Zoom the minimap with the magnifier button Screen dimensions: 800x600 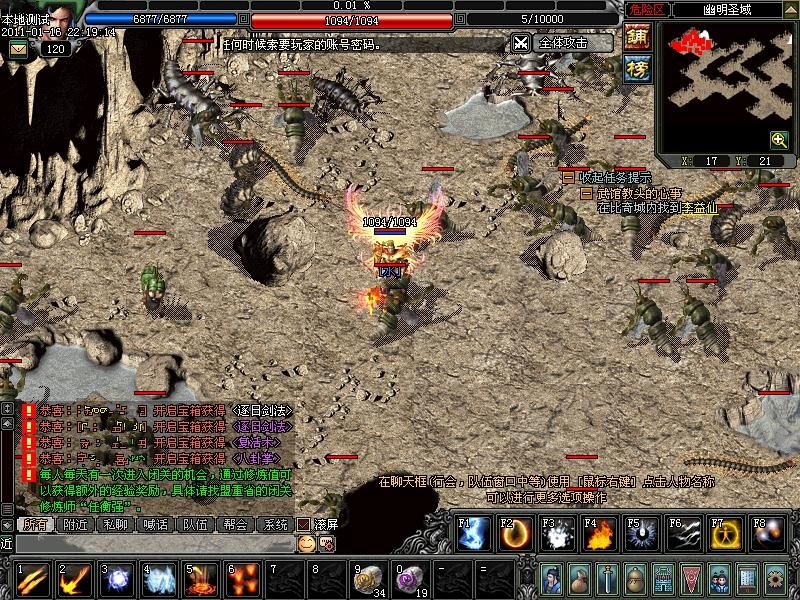click(779, 140)
